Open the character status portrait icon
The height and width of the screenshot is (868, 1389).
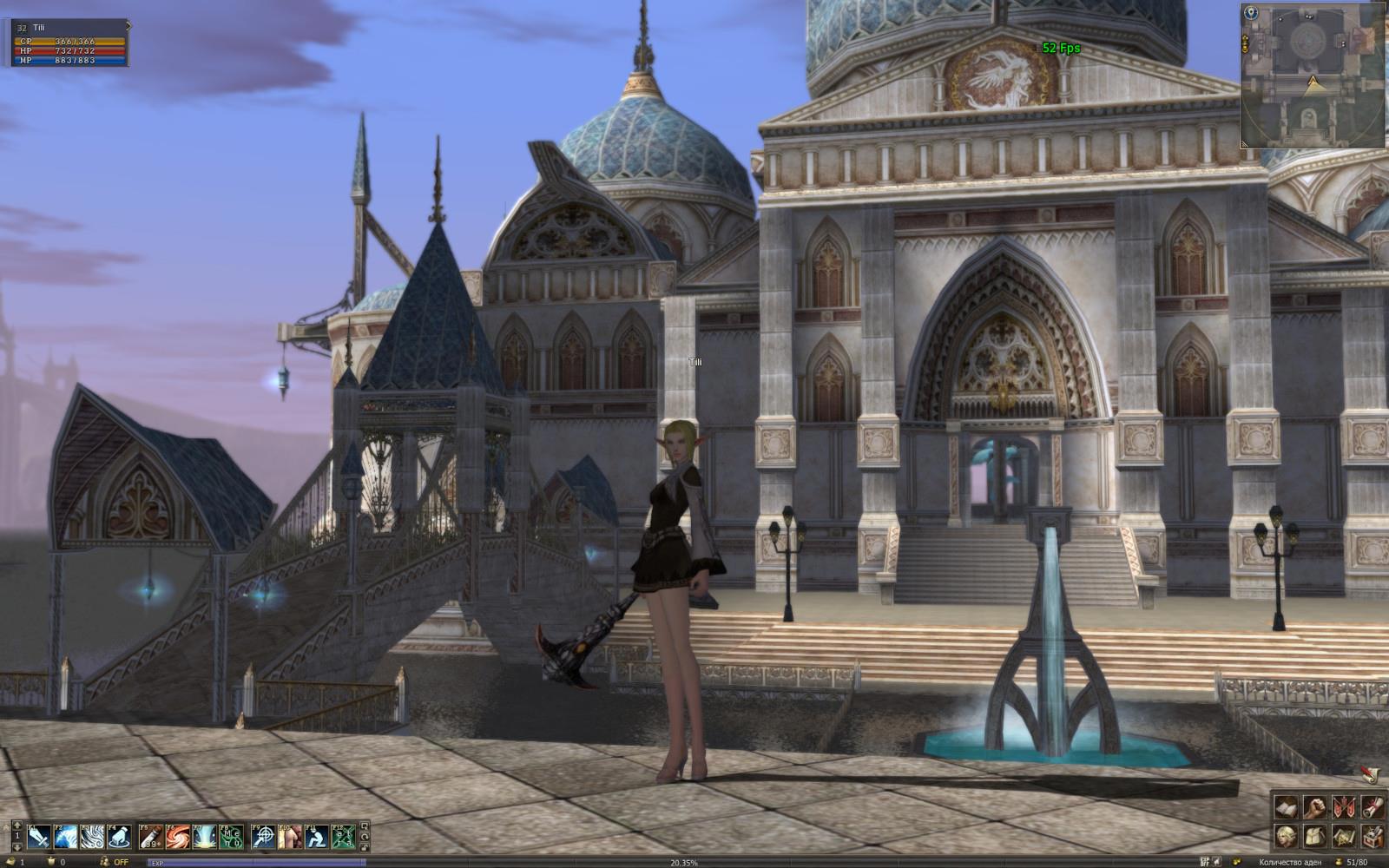point(1286,836)
